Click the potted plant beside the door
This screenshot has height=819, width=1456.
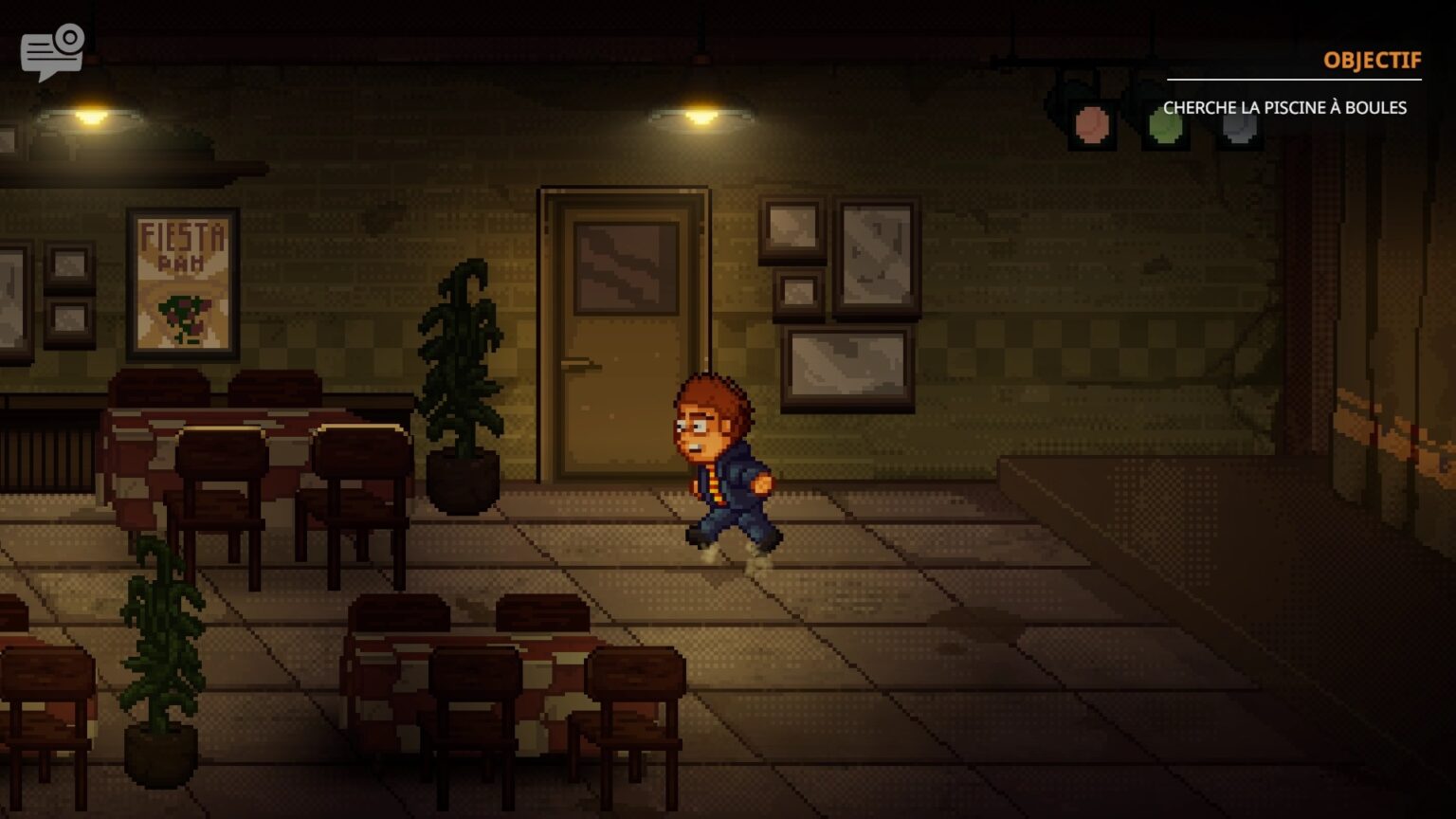coord(462,379)
